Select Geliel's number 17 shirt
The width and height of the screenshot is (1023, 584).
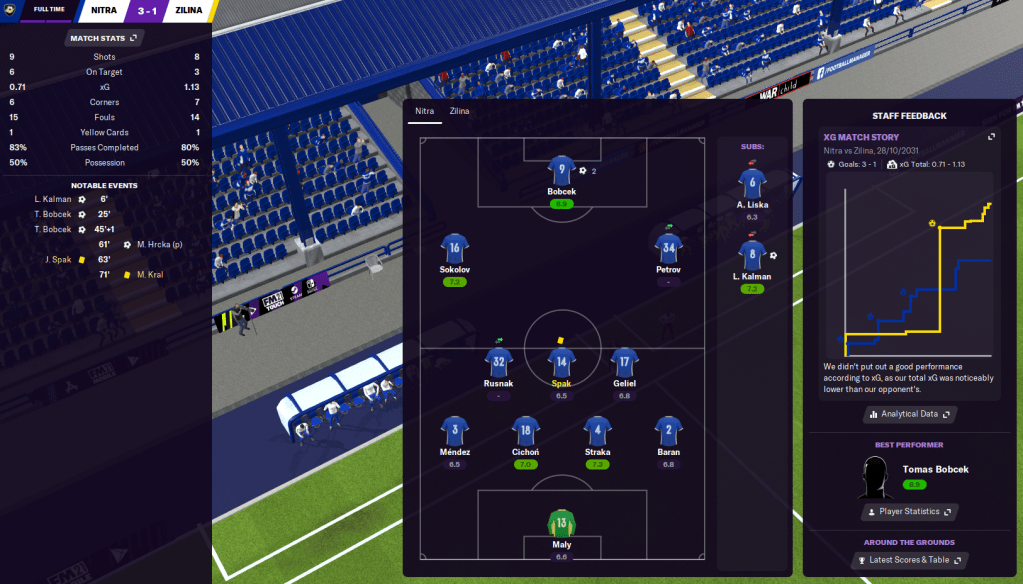(x=624, y=361)
